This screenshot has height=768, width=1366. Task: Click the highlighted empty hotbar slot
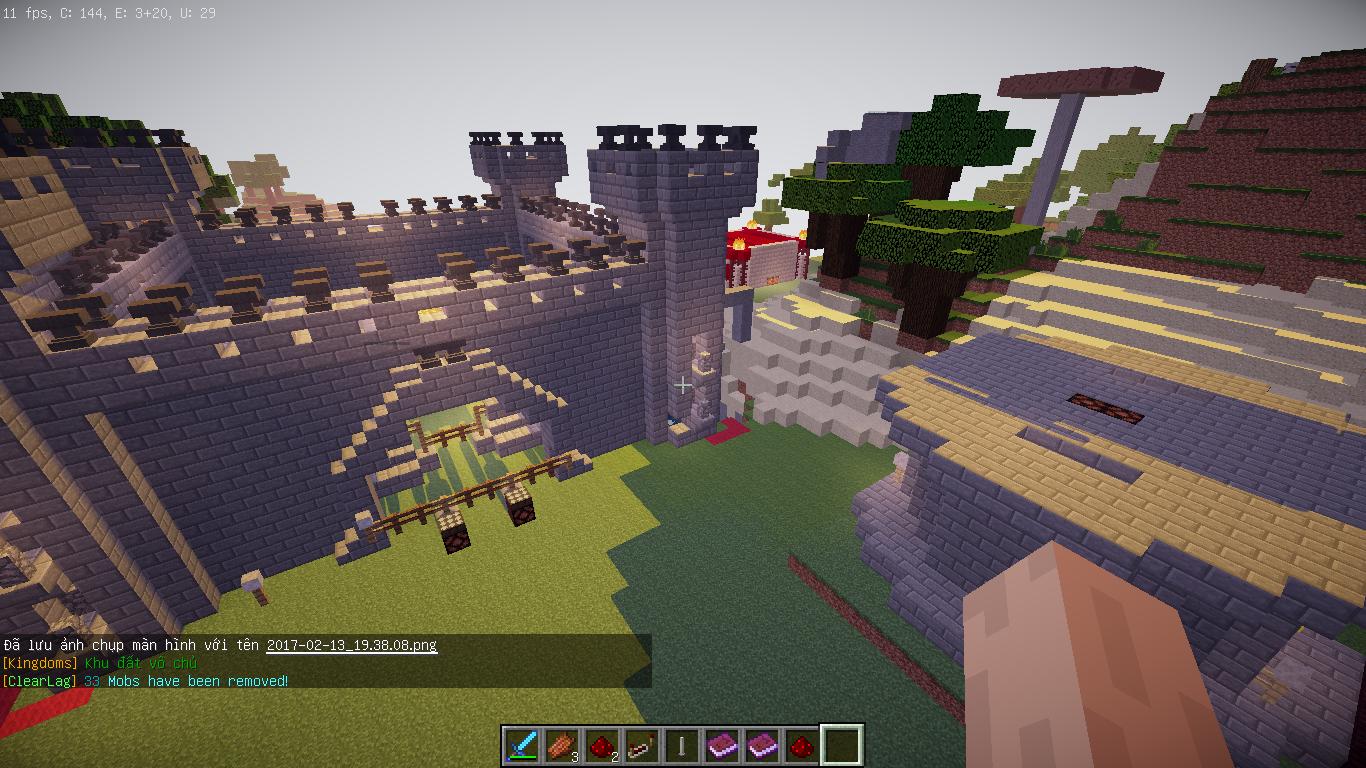(x=841, y=745)
